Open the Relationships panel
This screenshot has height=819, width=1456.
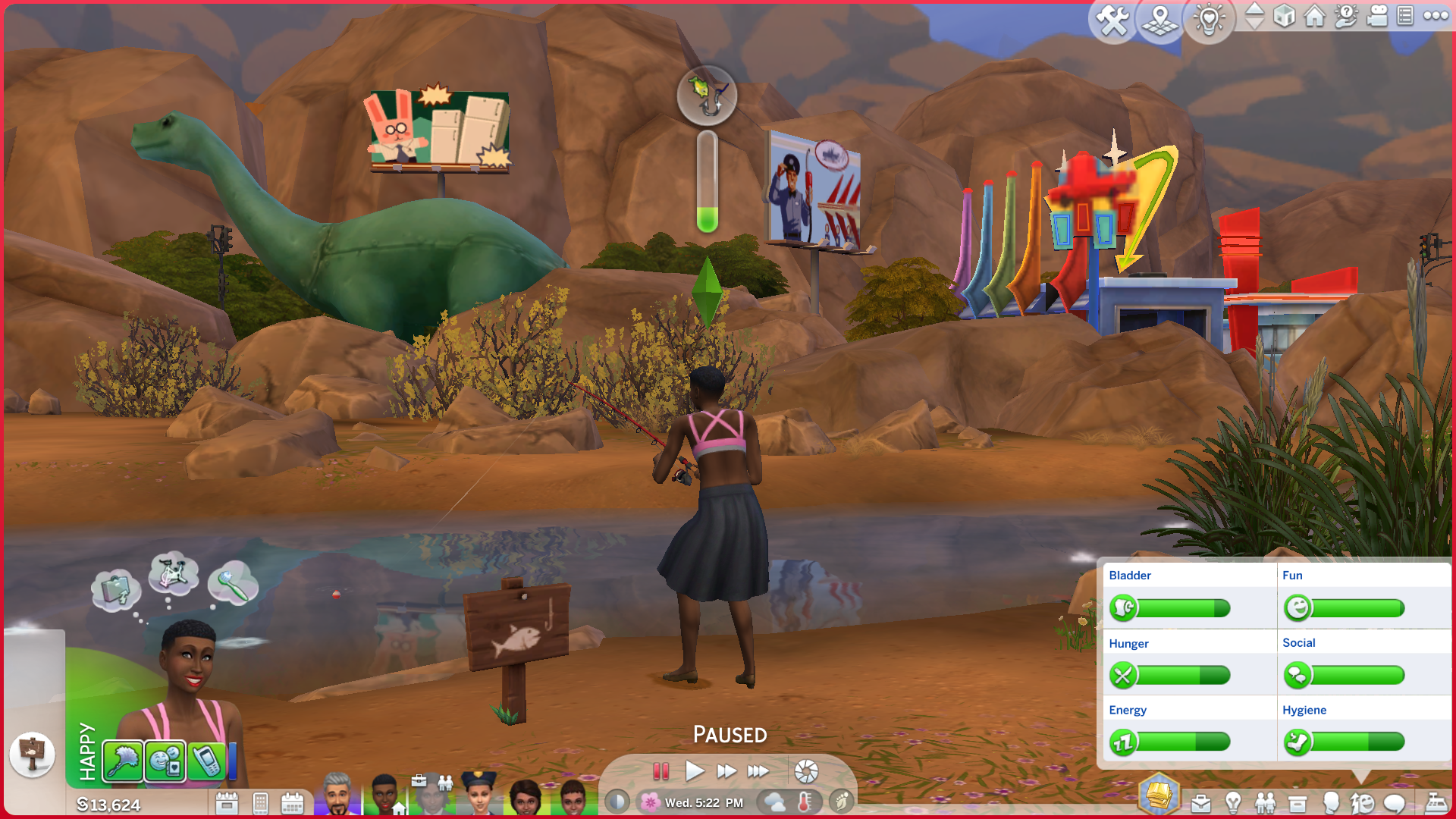(1265, 803)
